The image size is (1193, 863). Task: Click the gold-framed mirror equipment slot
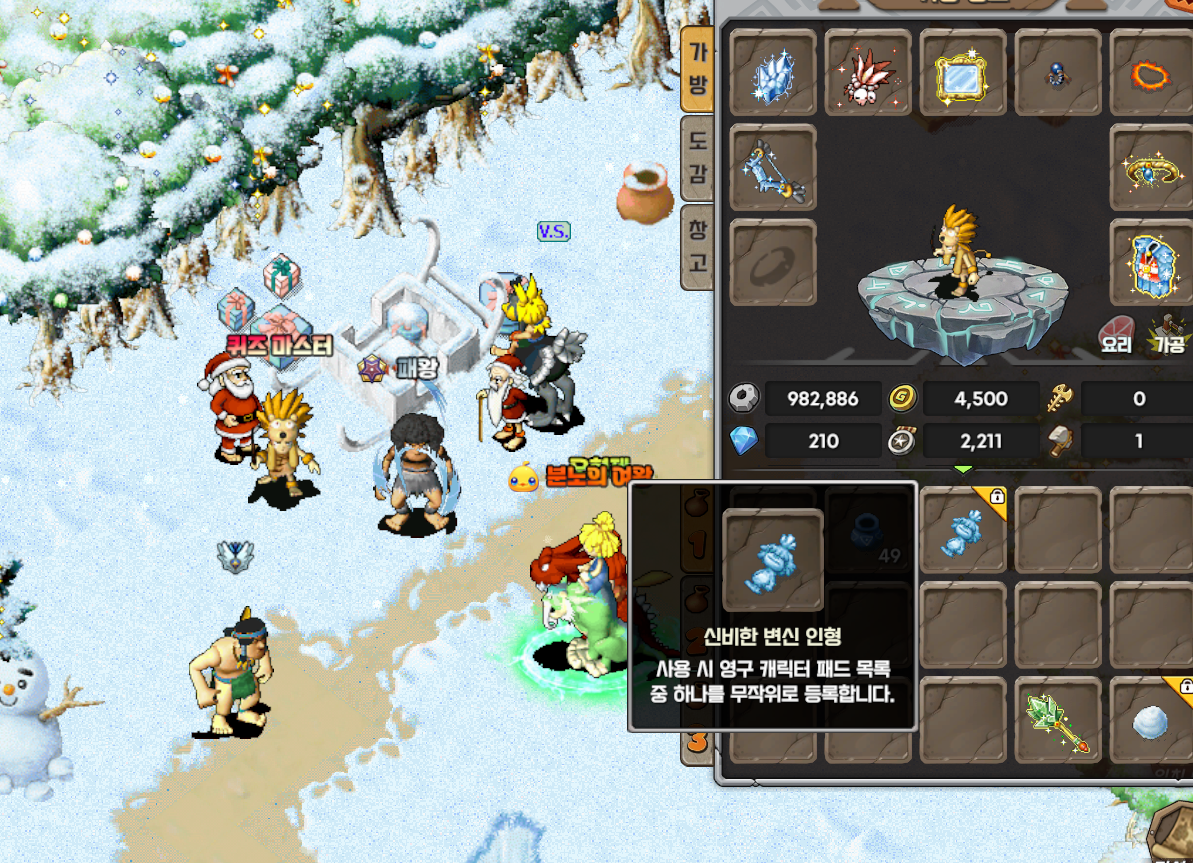point(963,72)
